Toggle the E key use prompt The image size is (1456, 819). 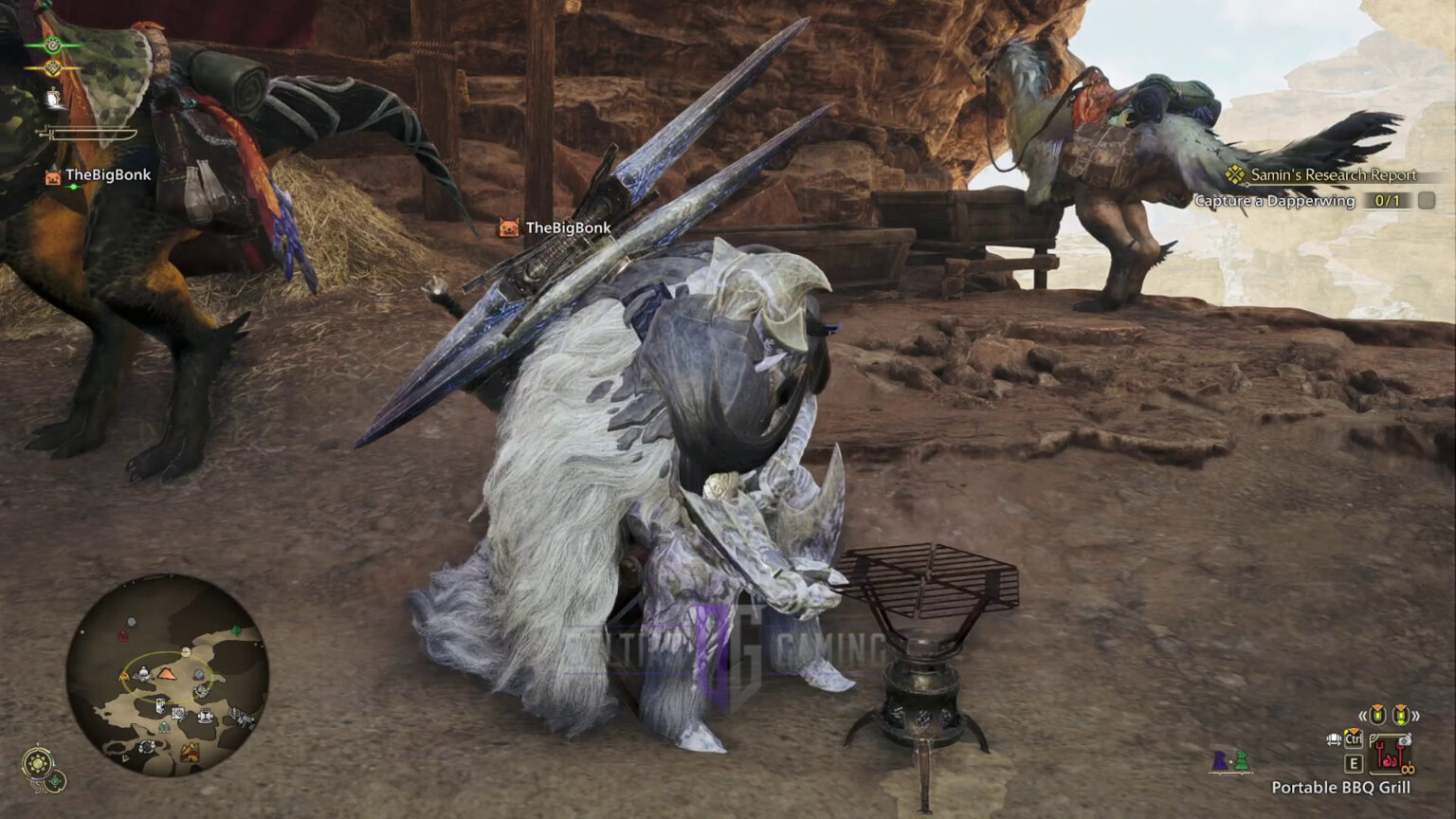[x=1354, y=764]
